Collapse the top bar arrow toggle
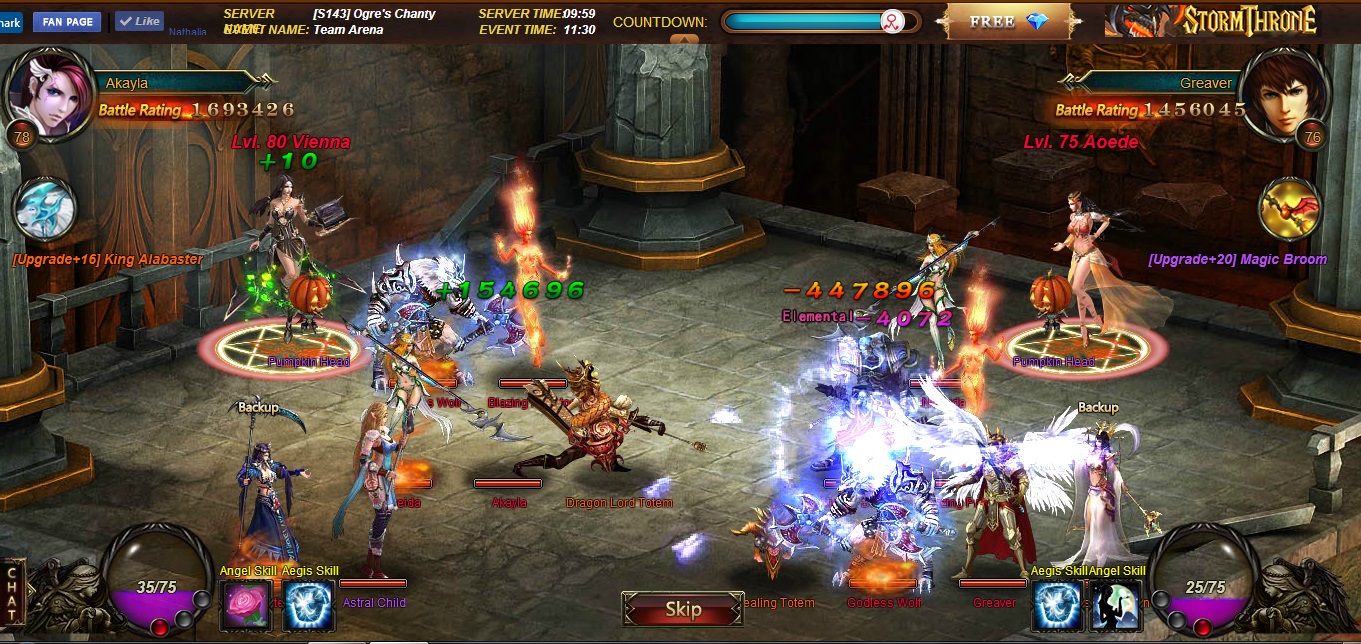 pos(684,40)
